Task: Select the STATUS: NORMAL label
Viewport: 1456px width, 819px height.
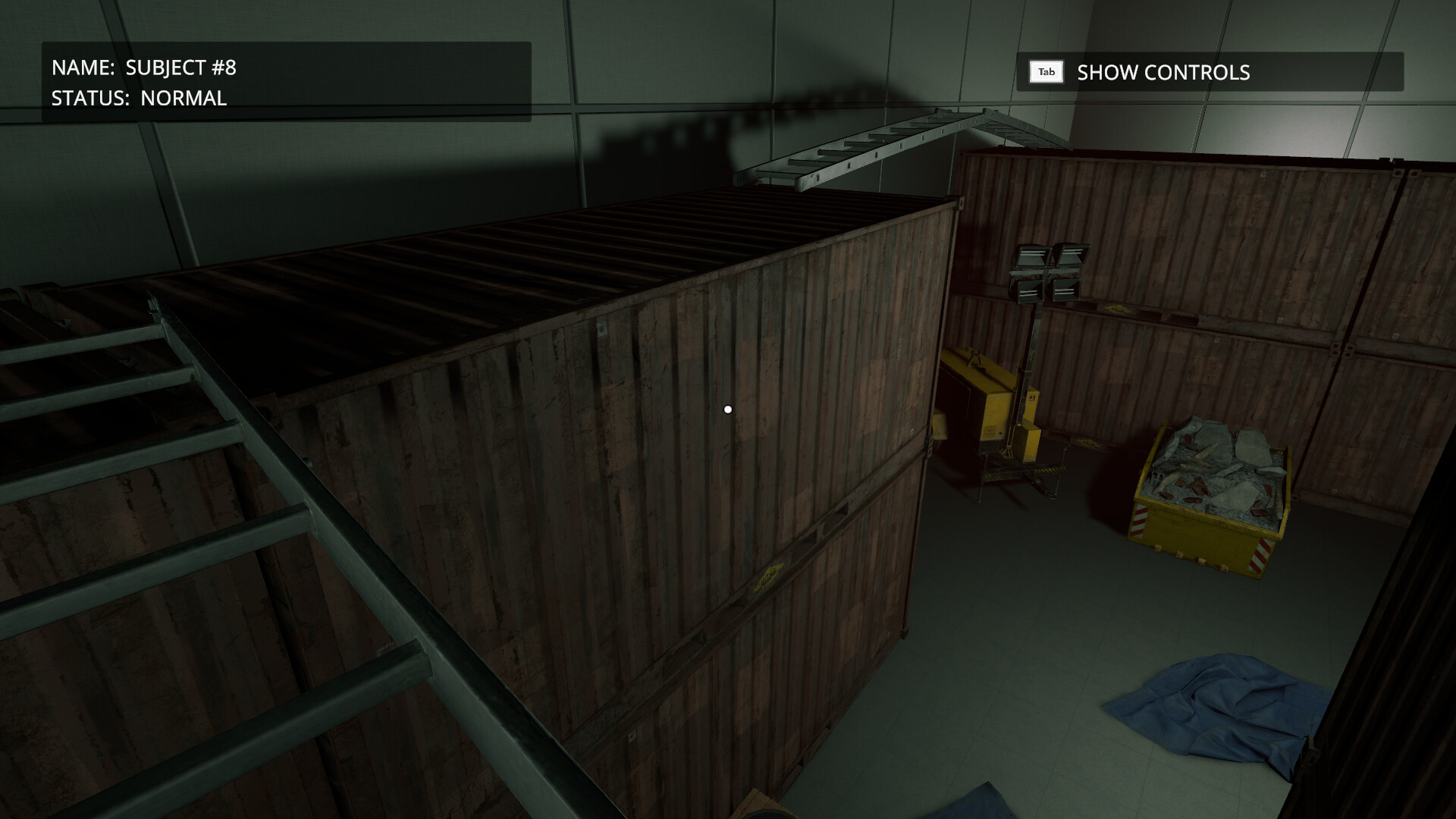Action: click(x=139, y=98)
